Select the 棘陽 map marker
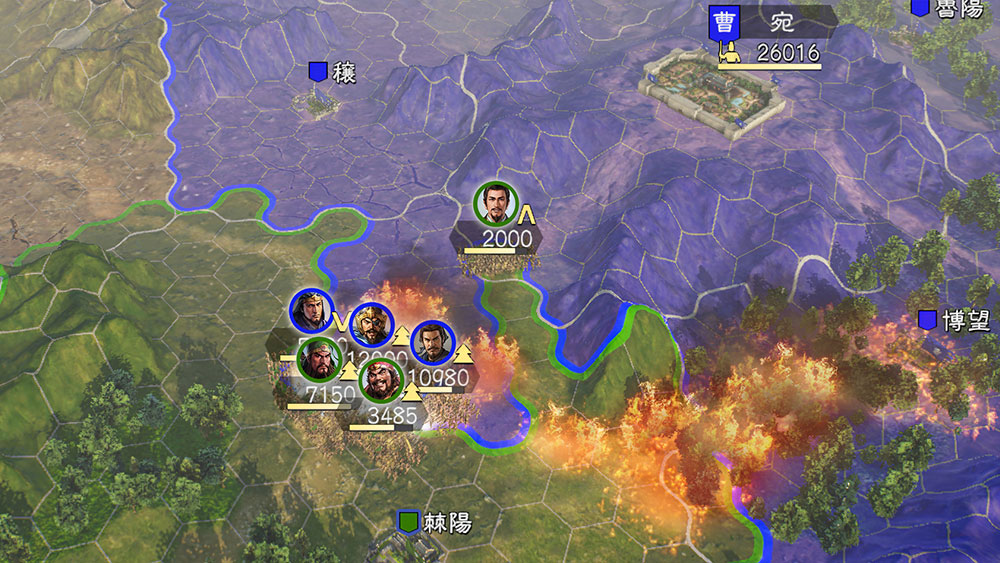This screenshot has width=1000, height=563. point(408,522)
